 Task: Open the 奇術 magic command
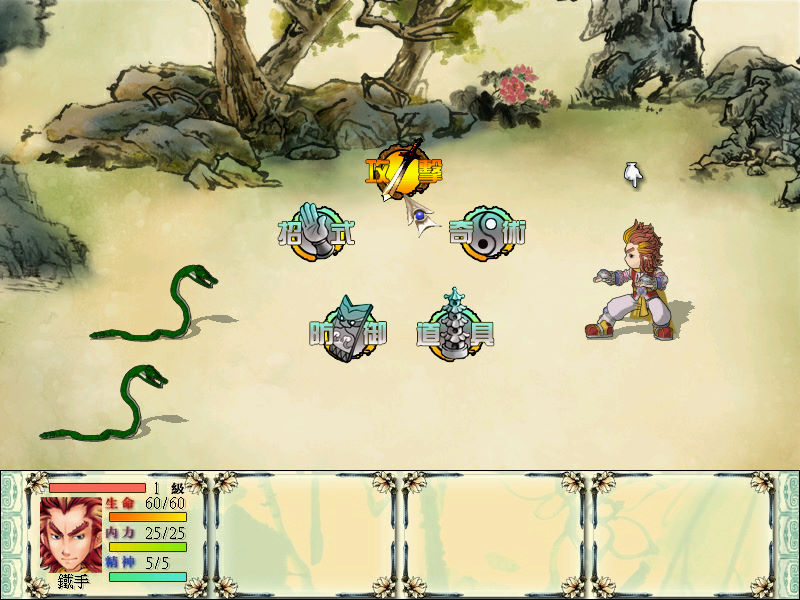coord(487,233)
